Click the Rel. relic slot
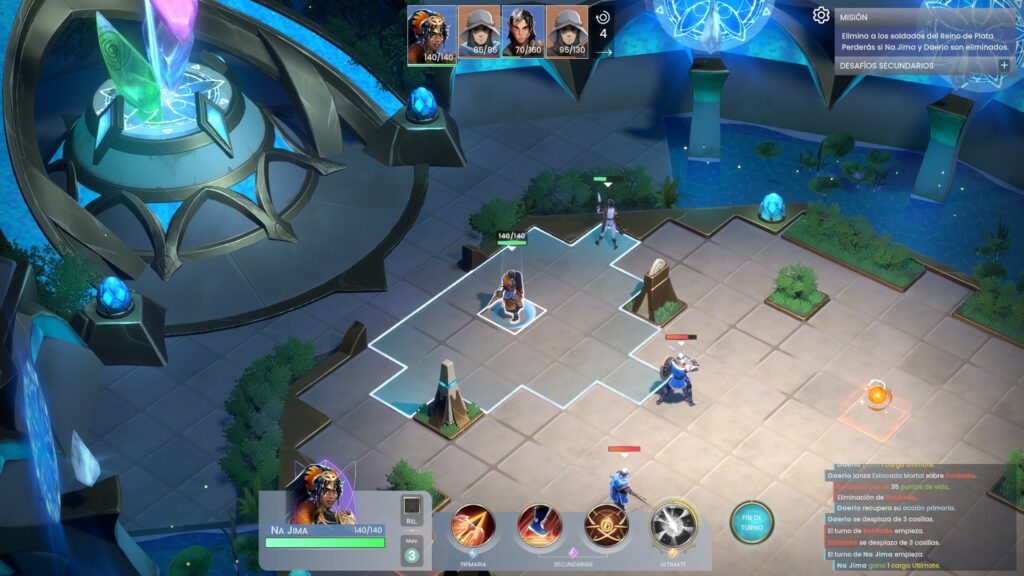 [x=411, y=507]
